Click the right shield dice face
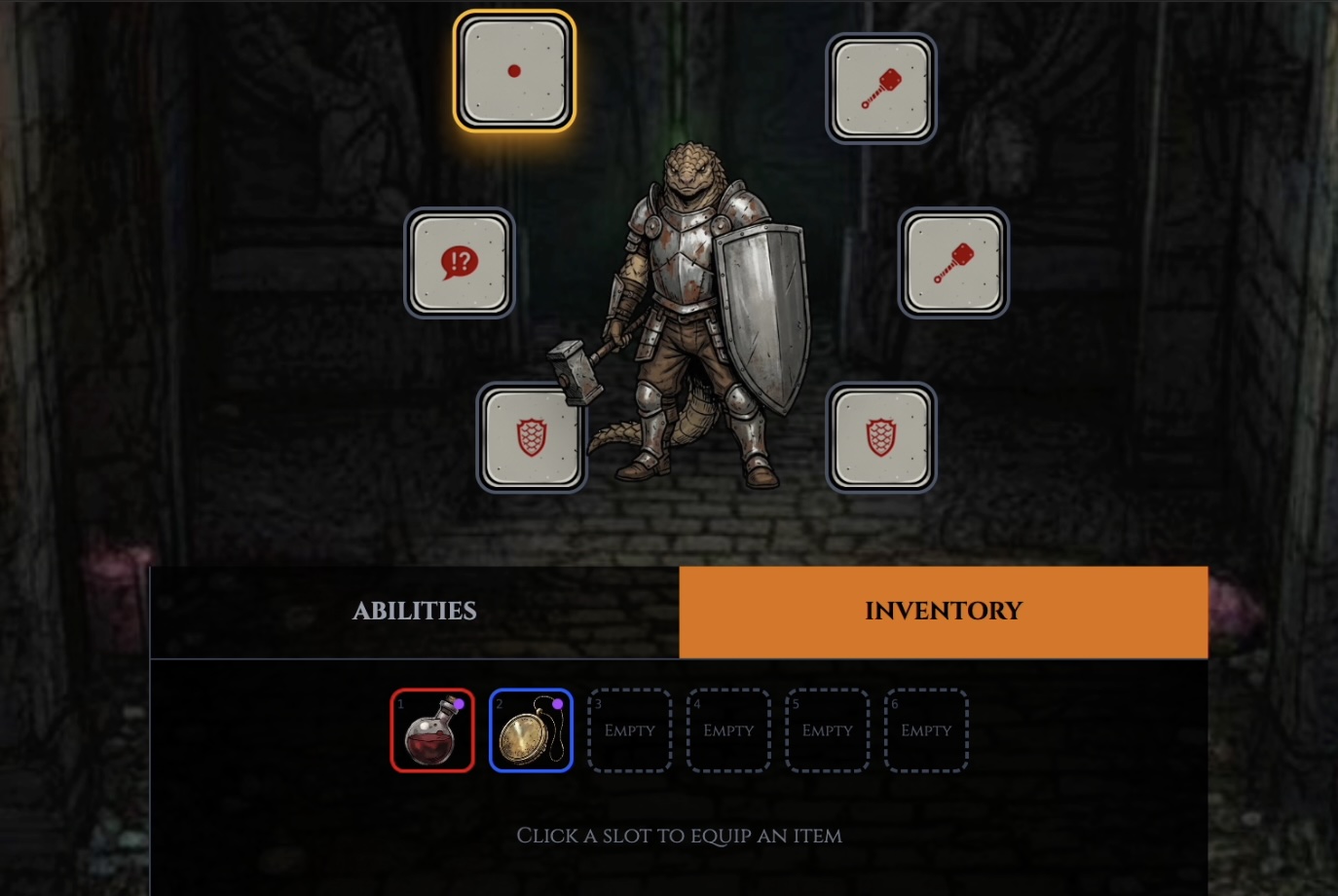 click(x=880, y=437)
